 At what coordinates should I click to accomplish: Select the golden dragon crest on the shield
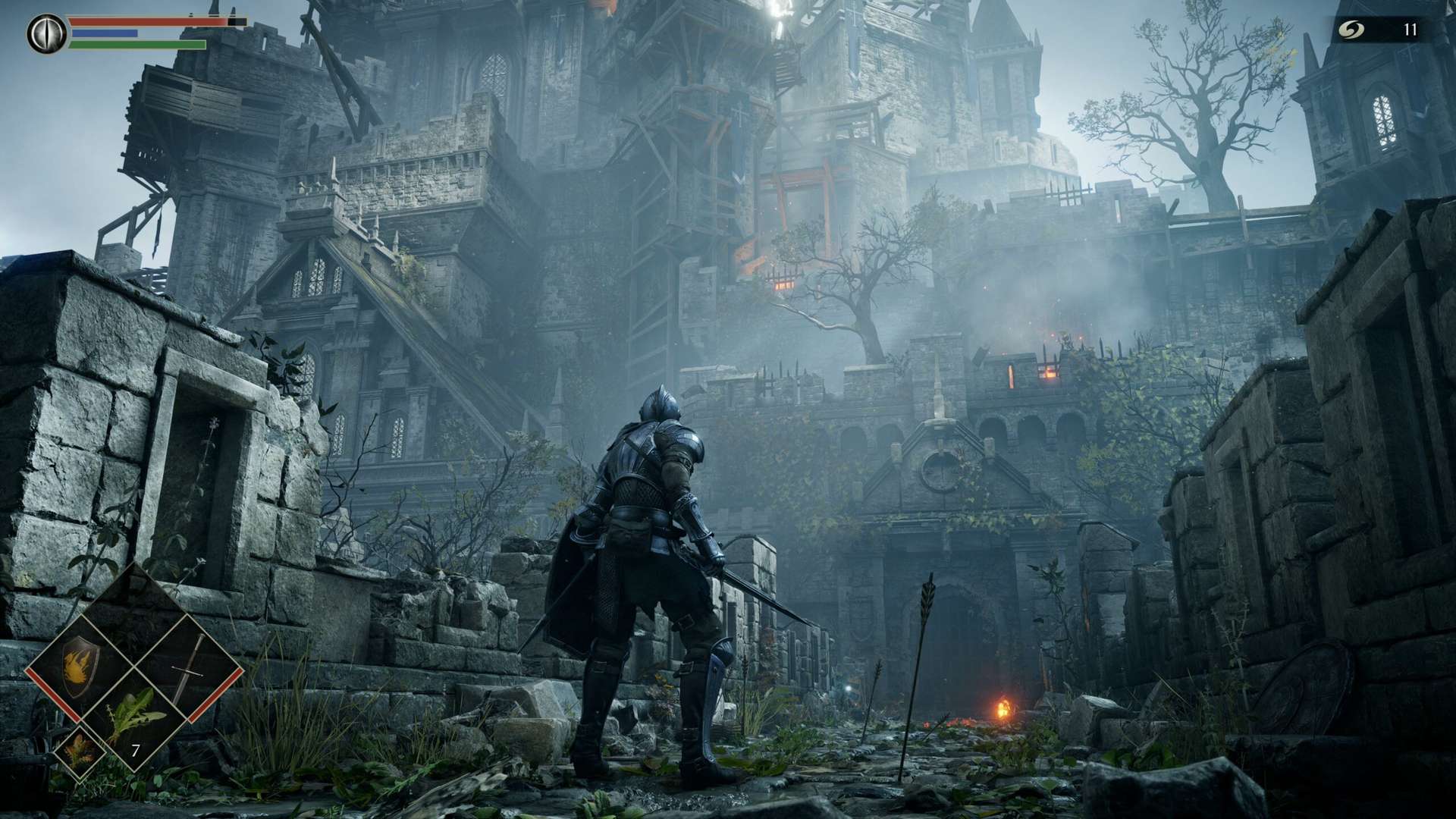point(78,666)
